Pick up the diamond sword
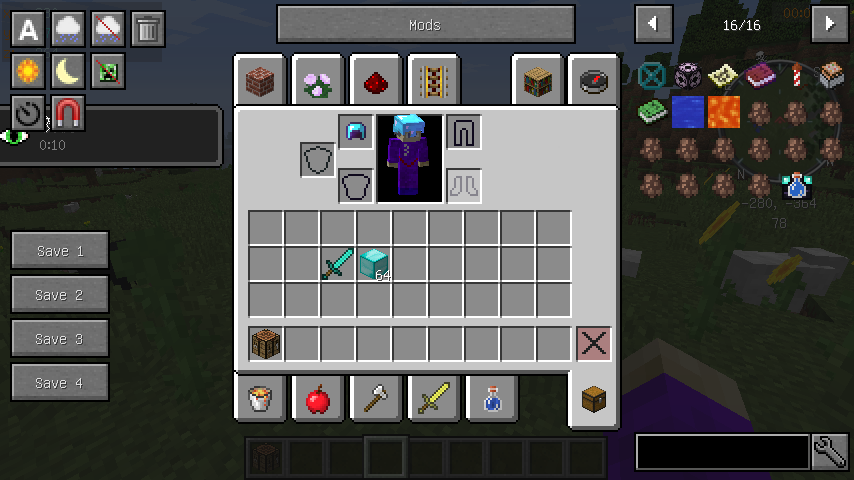This screenshot has height=480, width=854. pos(337,264)
